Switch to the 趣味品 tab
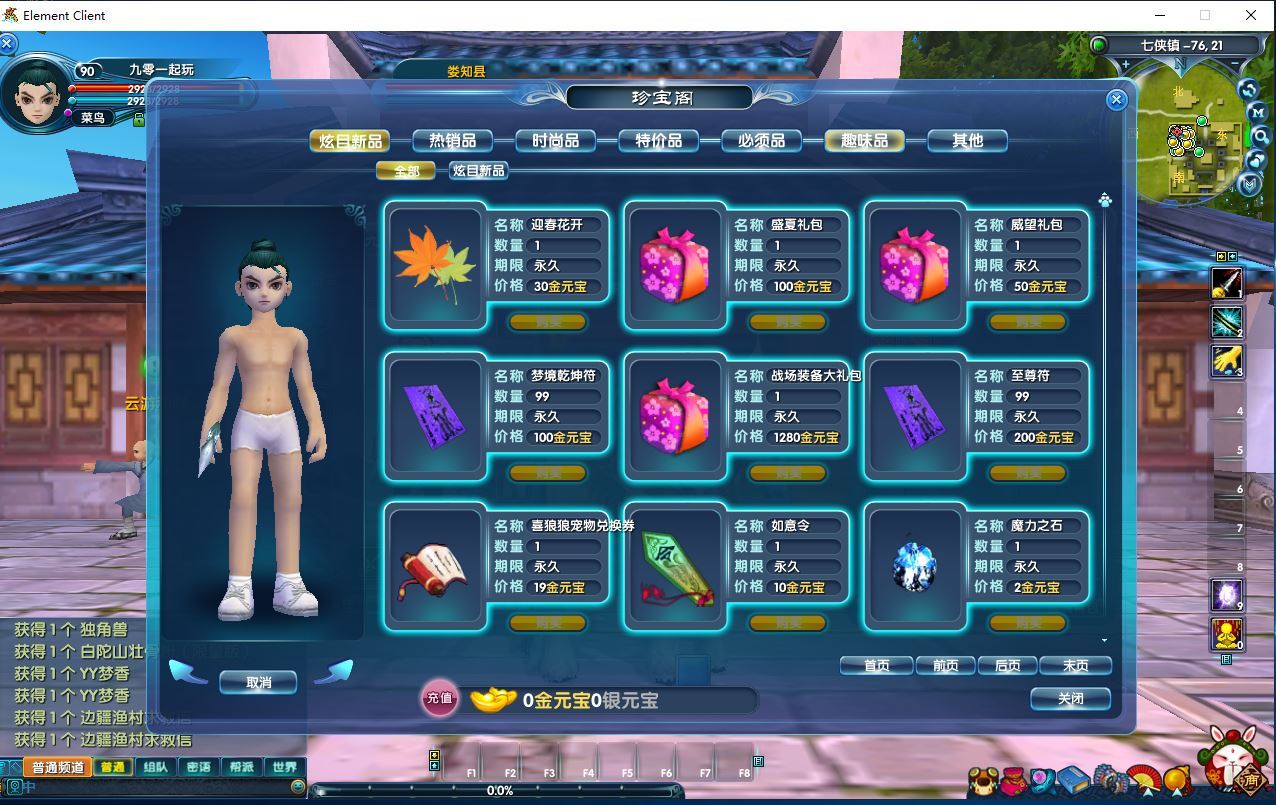This screenshot has width=1276, height=805. coord(864,141)
